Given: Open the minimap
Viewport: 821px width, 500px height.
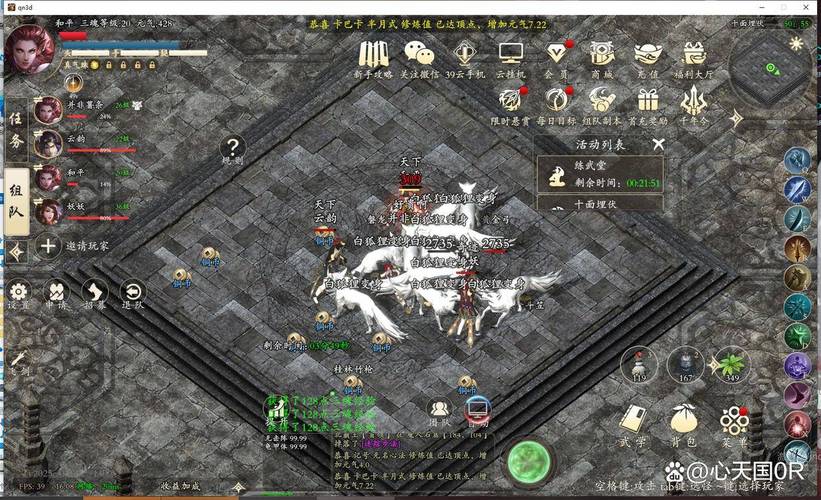Looking at the screenshot, I should [769, 68].
